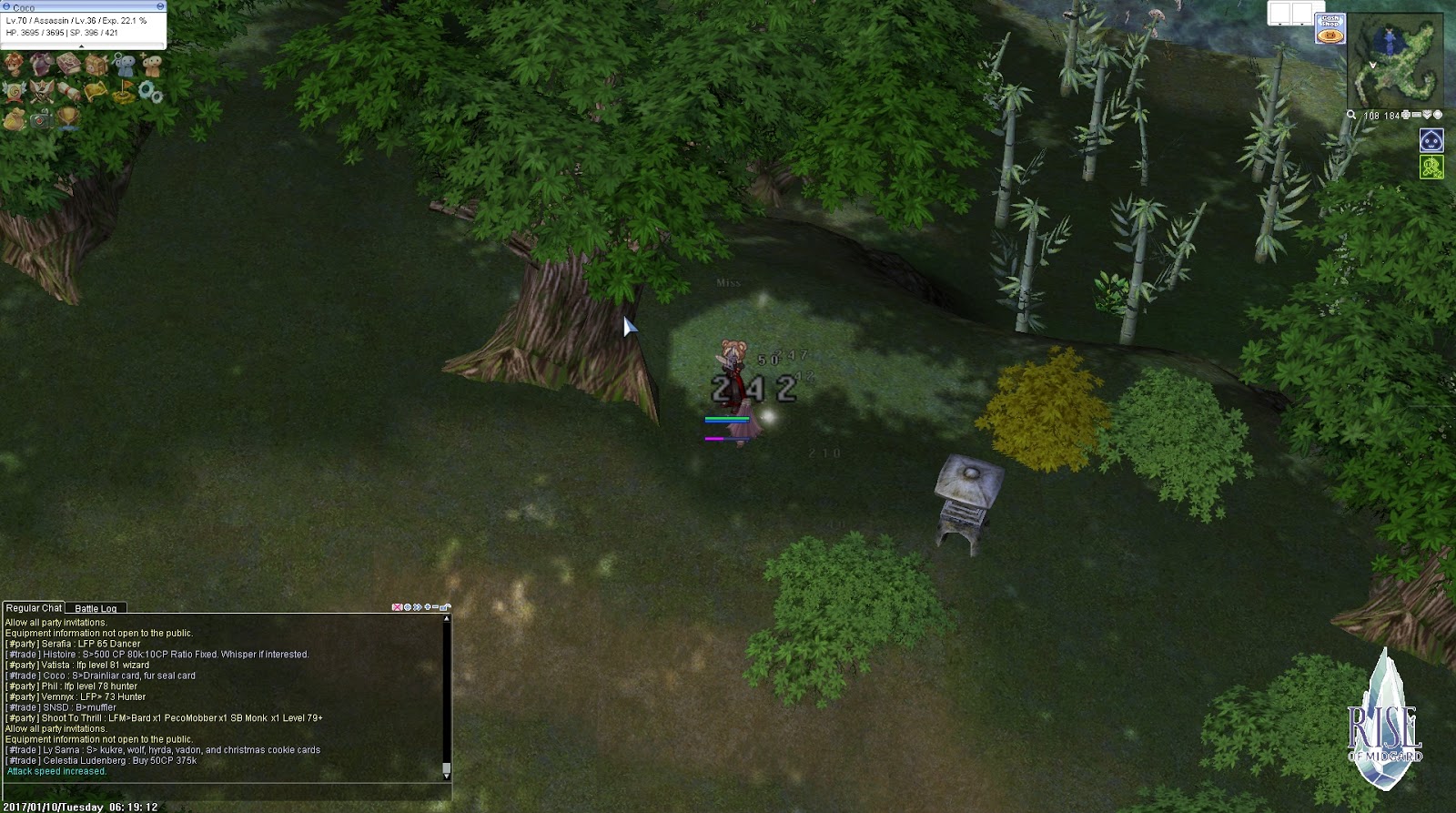Zoom the minimap with the magnifier icon
The height and width of the screenshot is (813, 1456).
click(x=1351, y=115)
